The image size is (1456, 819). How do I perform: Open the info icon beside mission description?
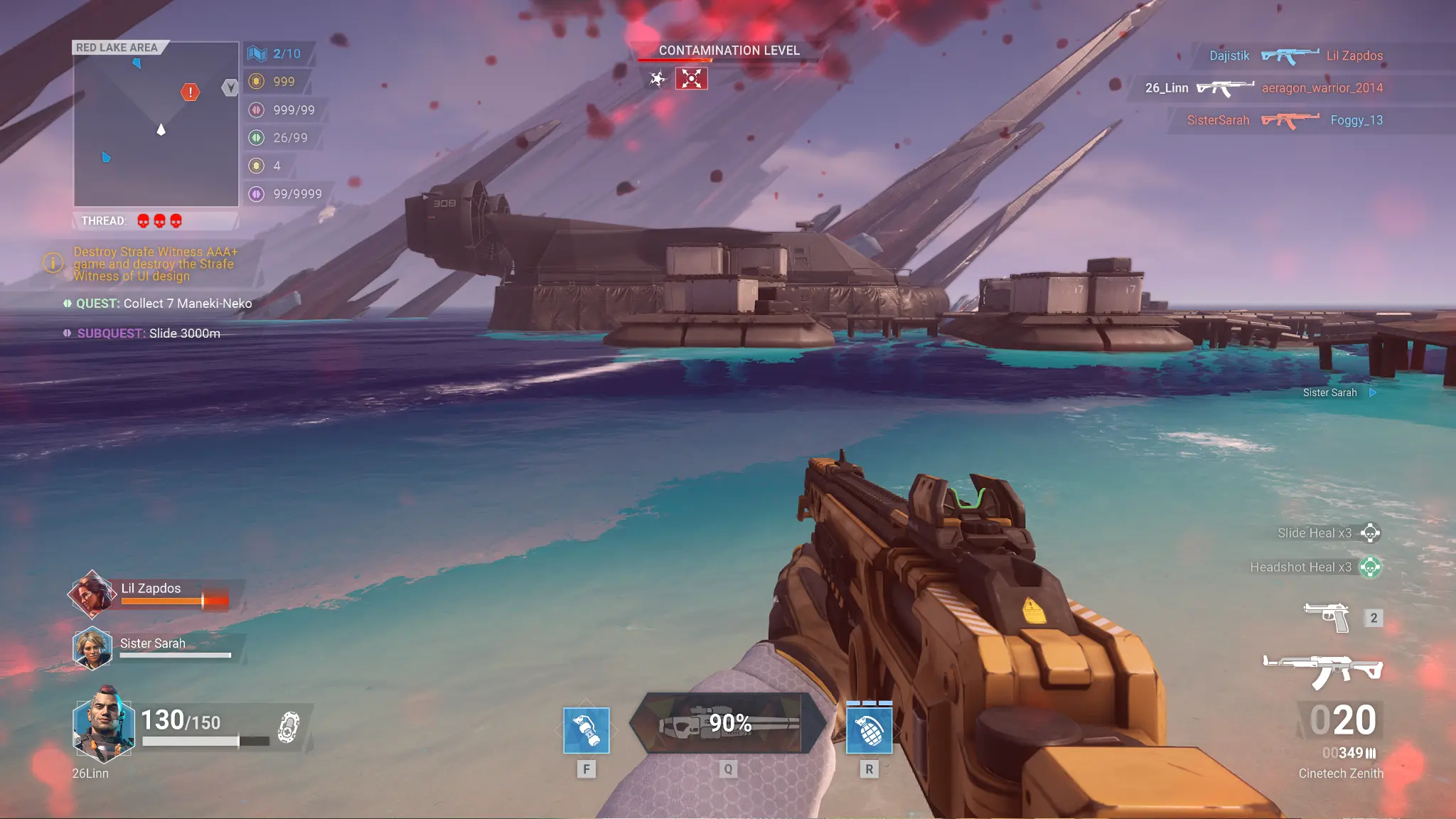53,263
